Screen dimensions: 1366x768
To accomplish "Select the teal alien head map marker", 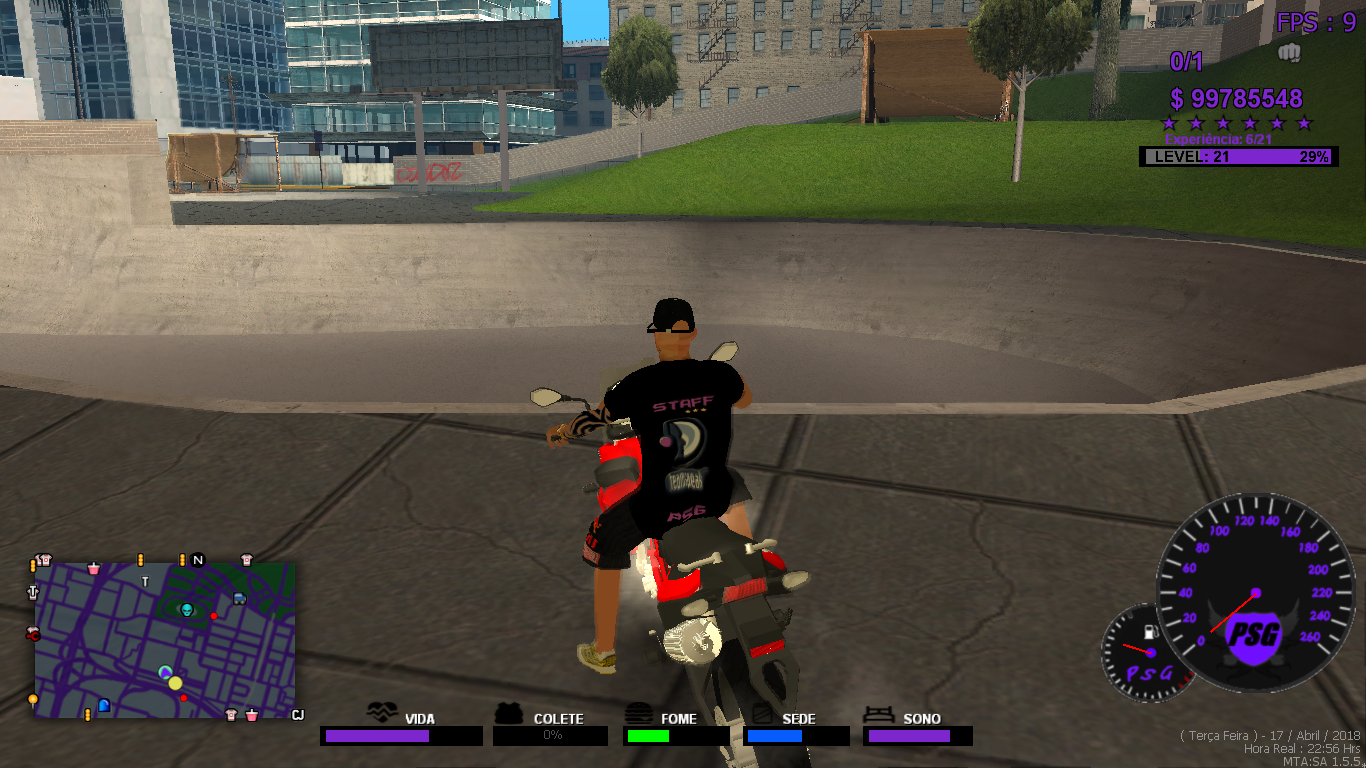I will tap(186, 608).
